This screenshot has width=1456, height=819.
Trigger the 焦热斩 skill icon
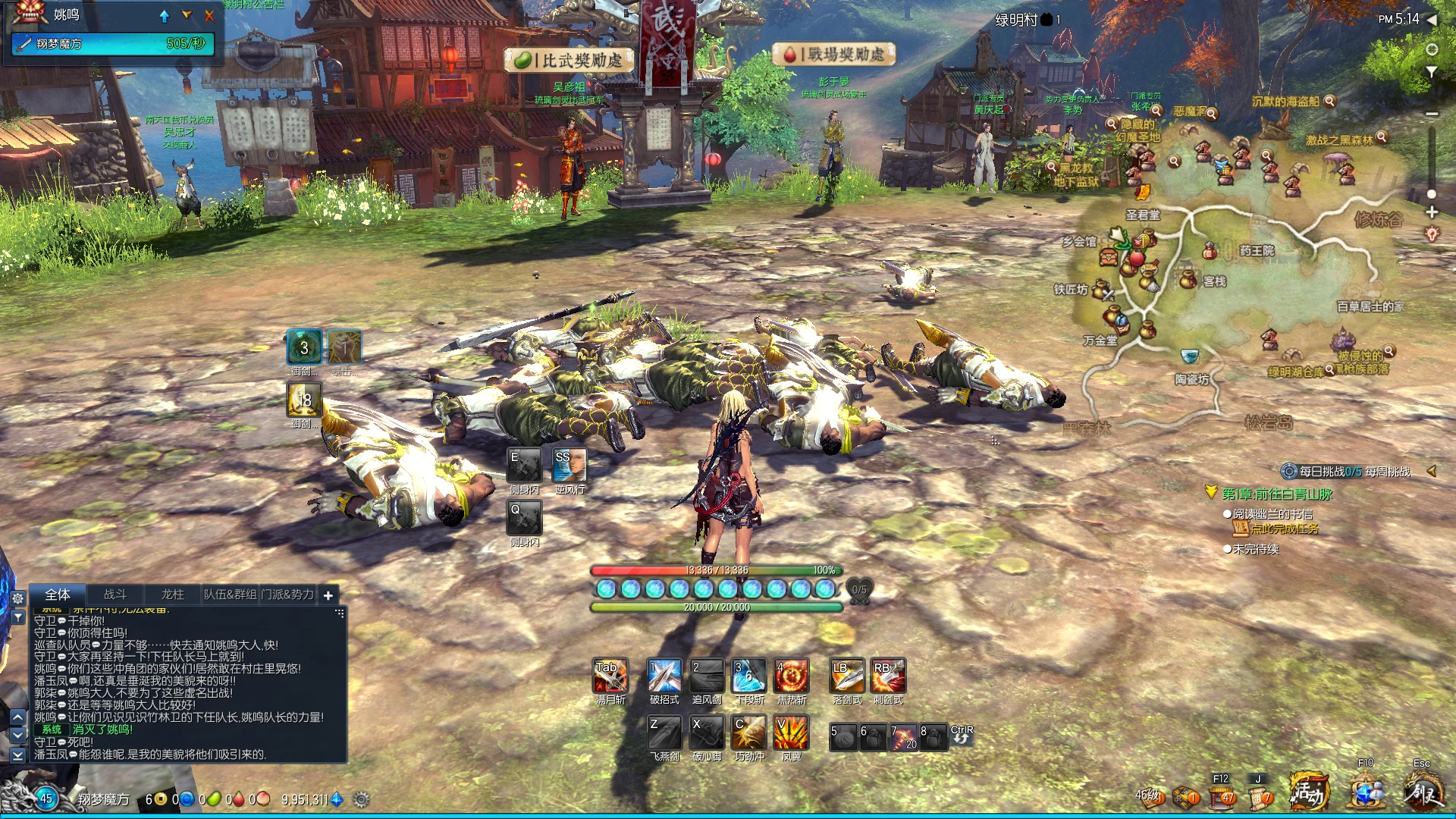[x=791, y=676]
